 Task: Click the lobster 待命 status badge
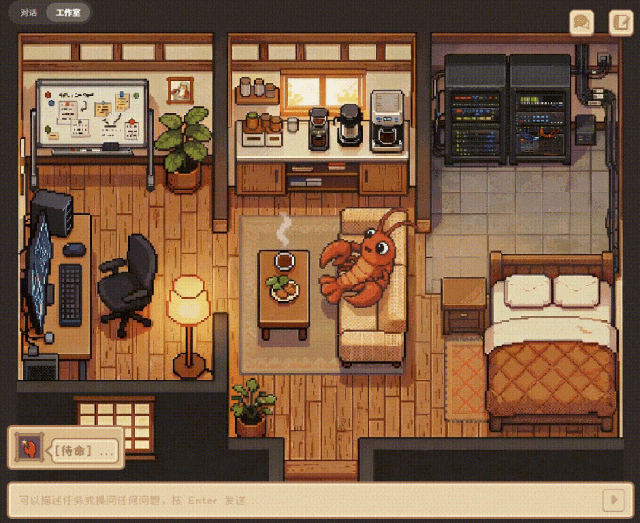point(66,449)
